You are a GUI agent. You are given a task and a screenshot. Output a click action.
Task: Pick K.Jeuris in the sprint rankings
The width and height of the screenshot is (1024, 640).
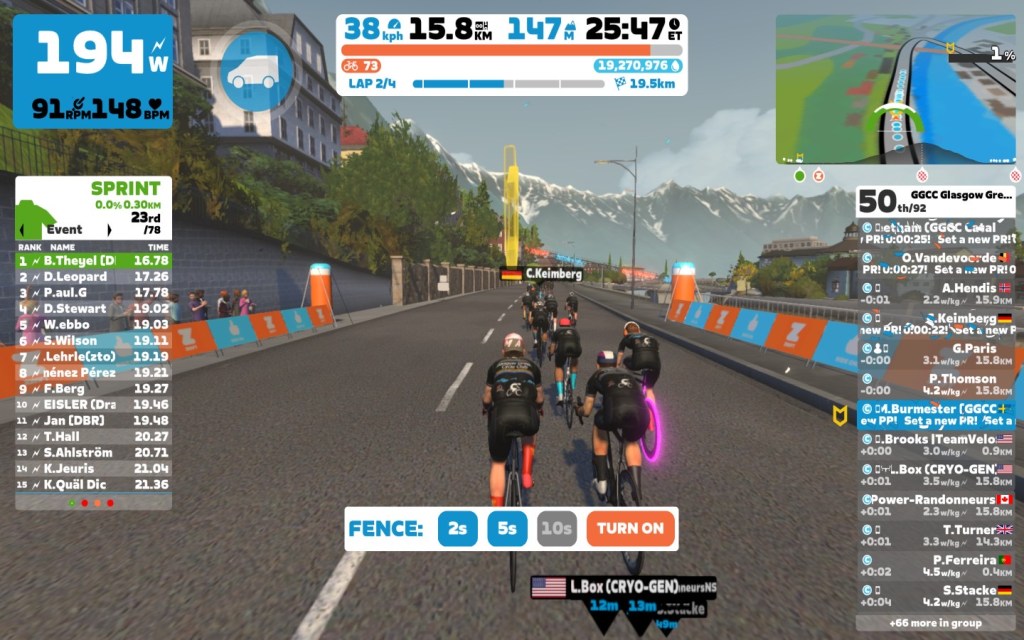[93, 468]
